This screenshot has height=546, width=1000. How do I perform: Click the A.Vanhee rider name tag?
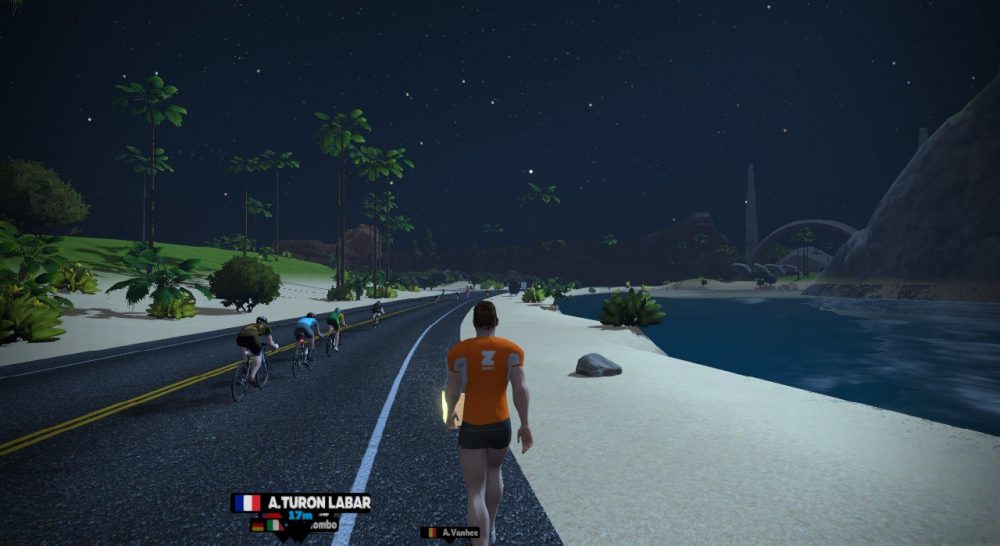coord(450,533)
